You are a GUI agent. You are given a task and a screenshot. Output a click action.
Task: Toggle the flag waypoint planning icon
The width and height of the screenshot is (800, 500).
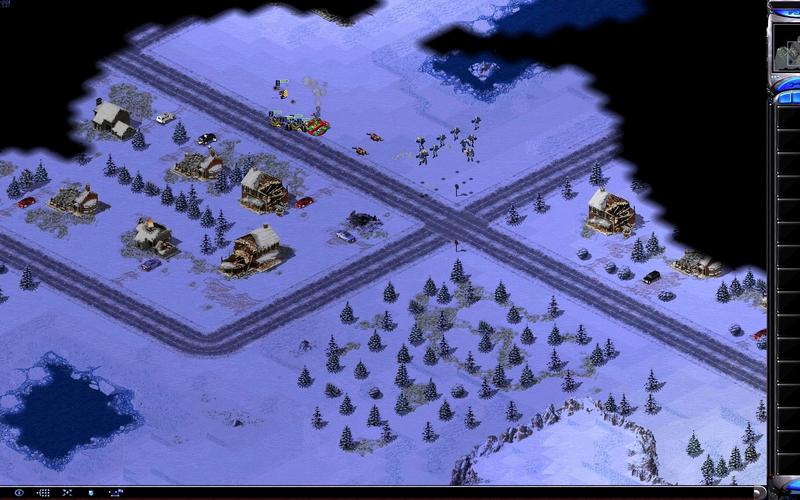point(116,492)
